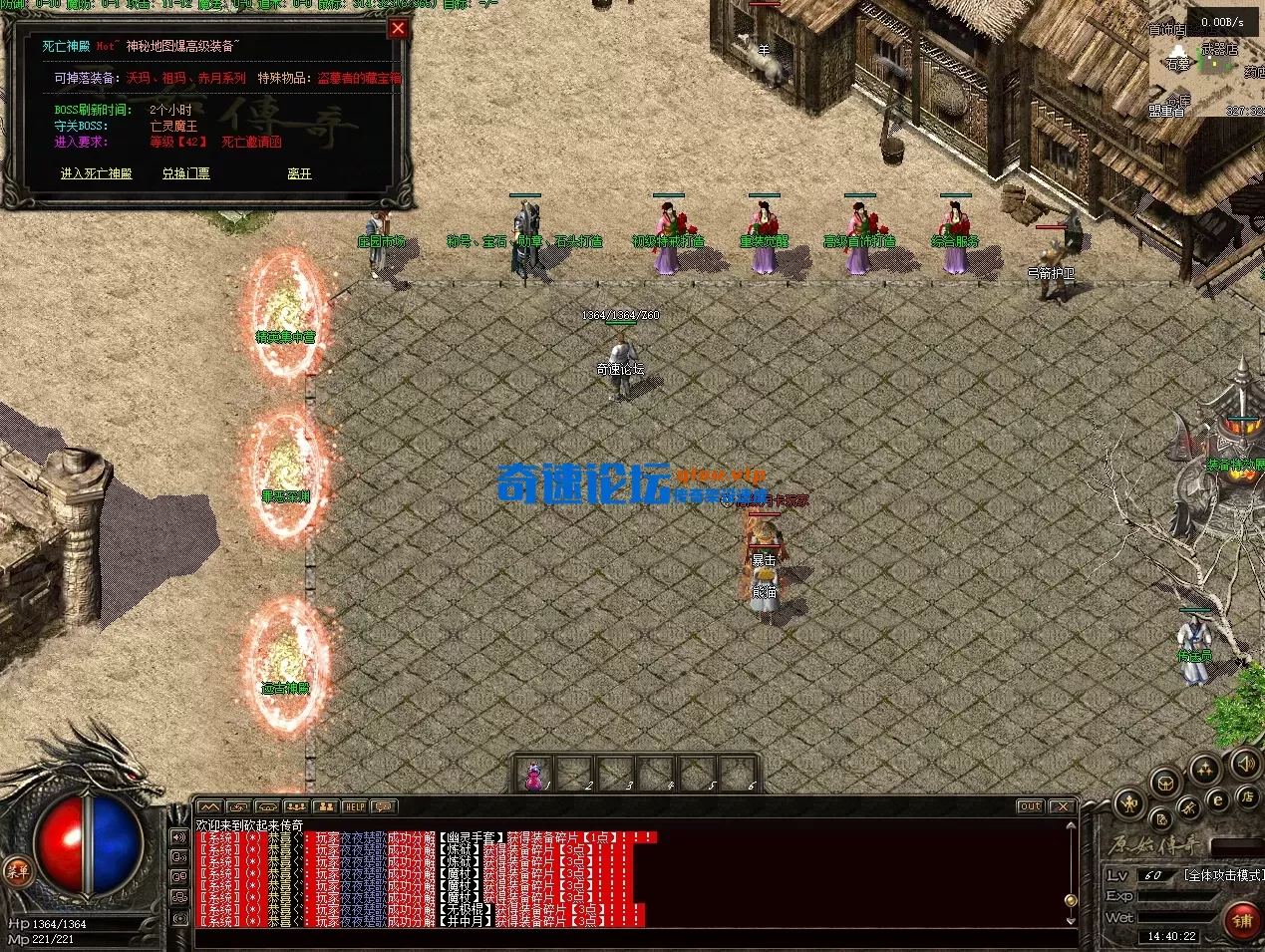This screenshot has height=952, width=1265.
Task: Toggle the sound speaker round button
Action: 1245,765
